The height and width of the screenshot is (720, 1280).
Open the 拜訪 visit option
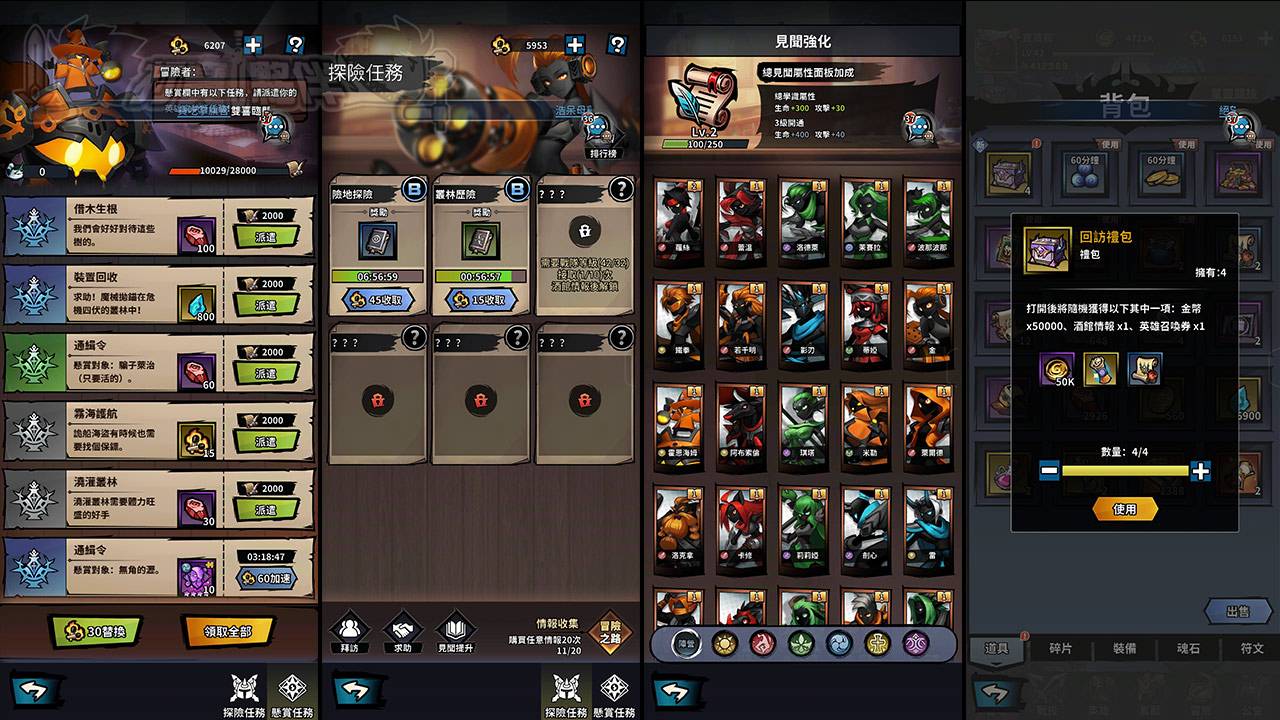point(350,632)
